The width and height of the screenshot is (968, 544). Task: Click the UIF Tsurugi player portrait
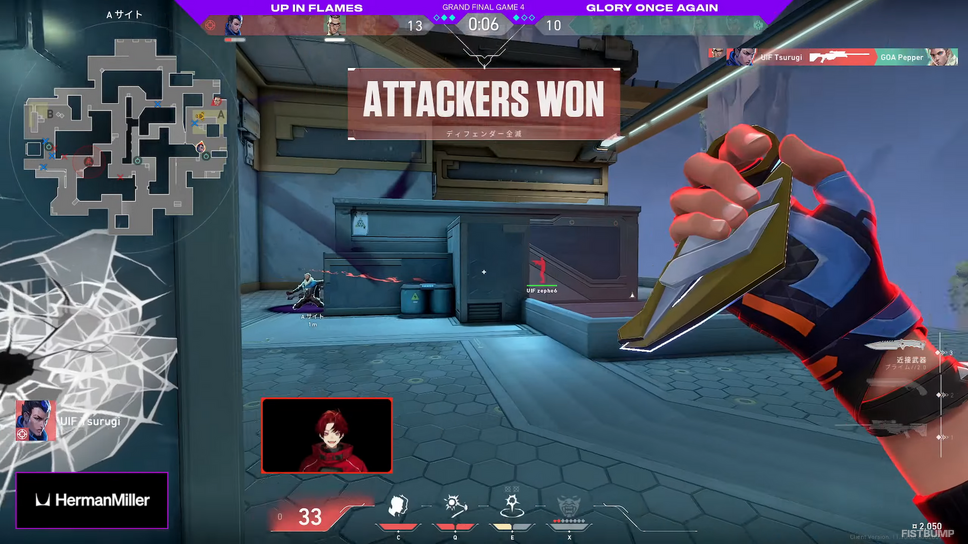click(x=35, y=421)
